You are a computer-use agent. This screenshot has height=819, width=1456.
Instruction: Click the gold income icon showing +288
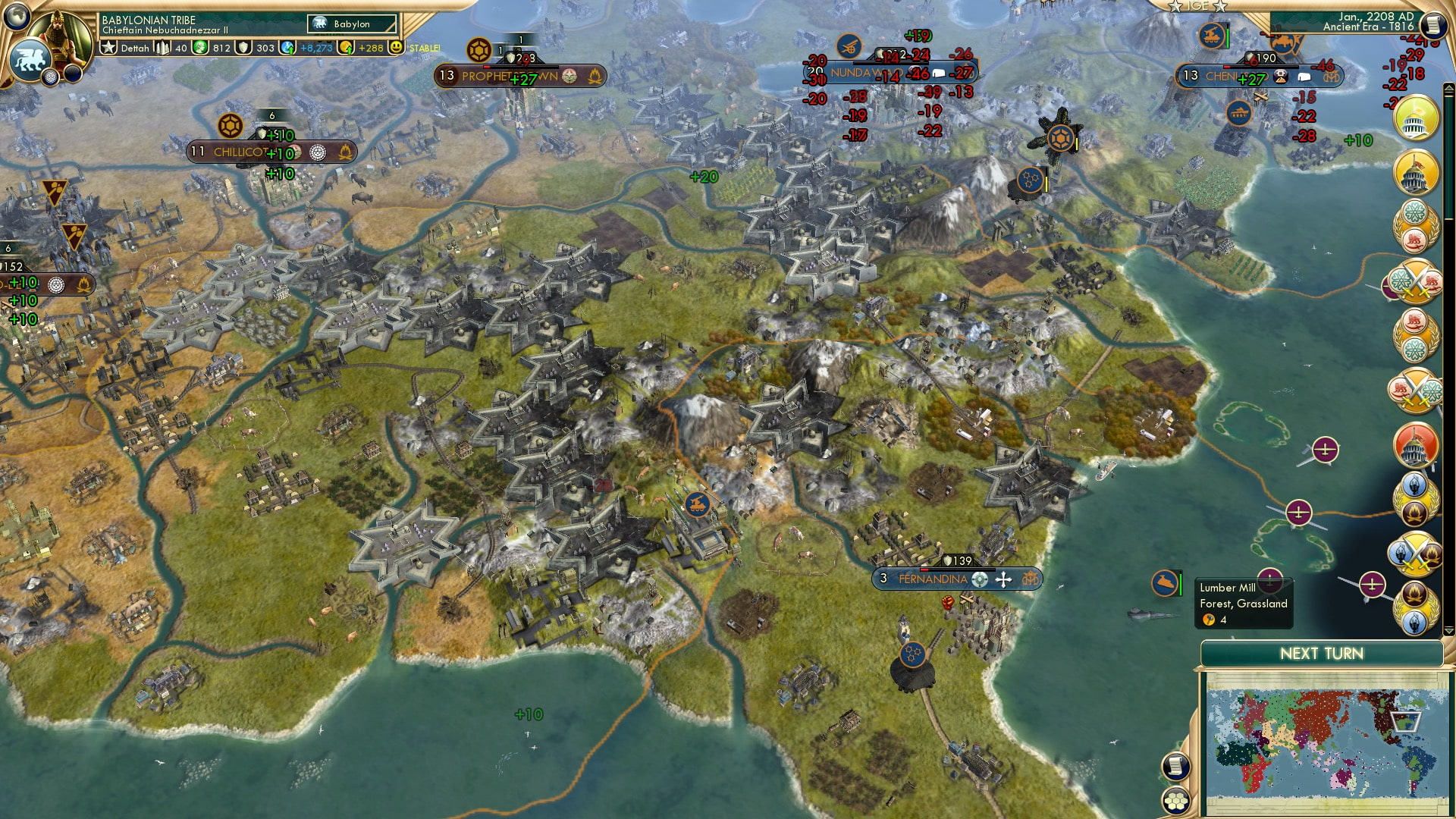tap(346, 47)
